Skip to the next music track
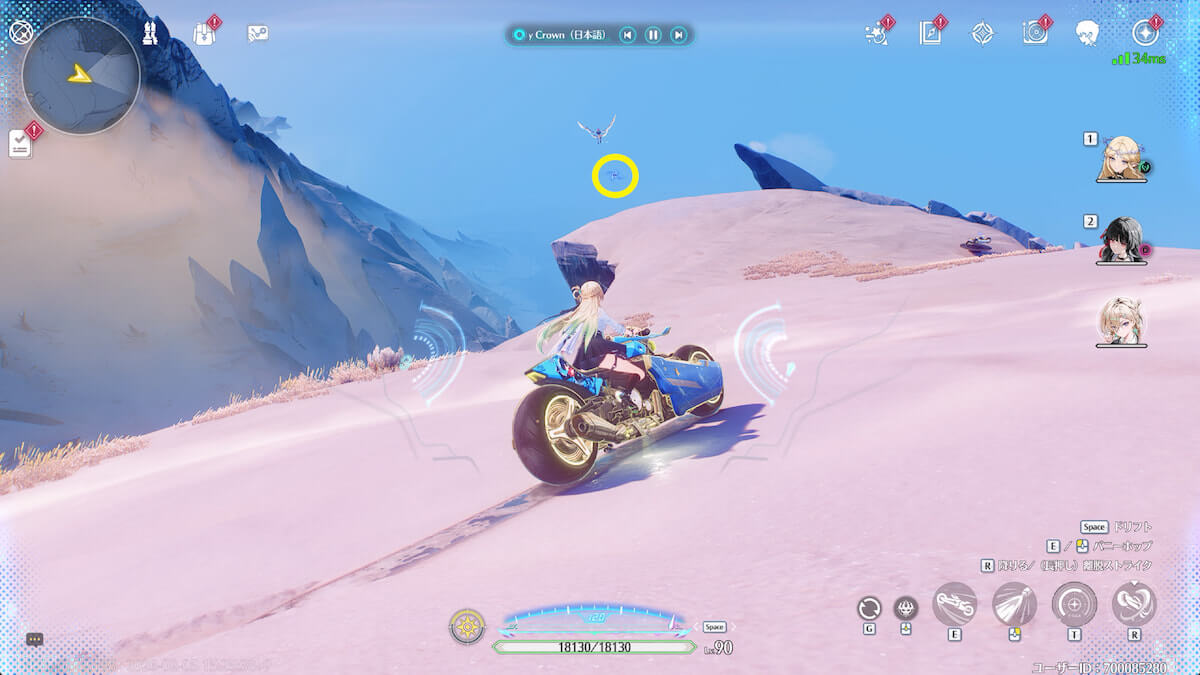Screen dimensions: 1200x675 tap(679, 36)
